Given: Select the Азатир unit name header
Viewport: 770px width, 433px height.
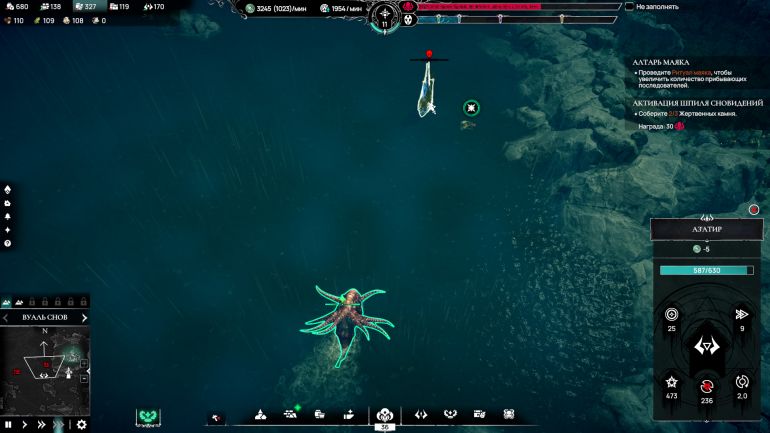Looking at the screenshot, I should coord(707,229).
